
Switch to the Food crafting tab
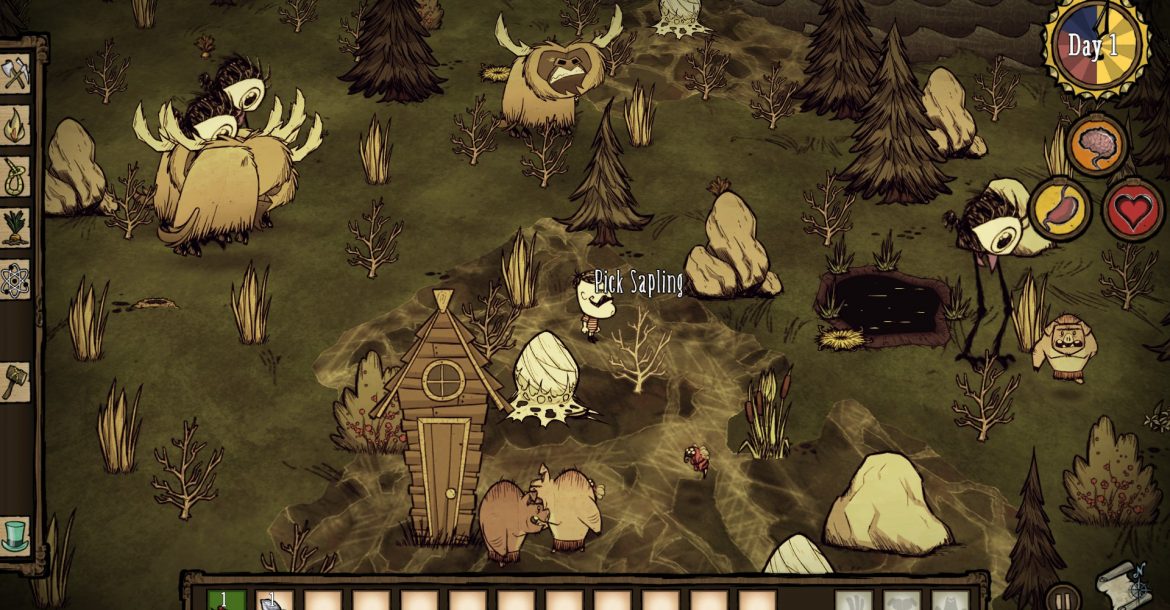point(15,228)
